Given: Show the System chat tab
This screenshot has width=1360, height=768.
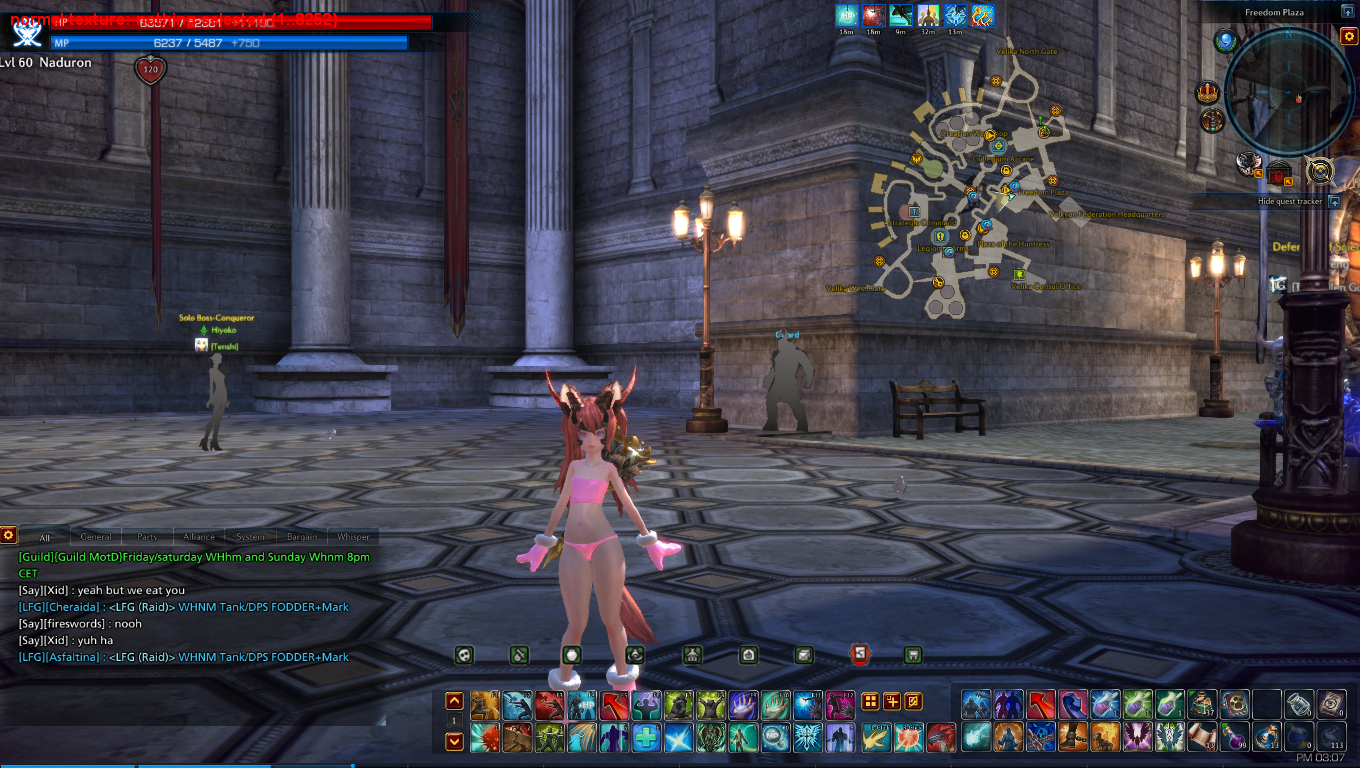Looking at the screenshot, I should pos(250,537).
